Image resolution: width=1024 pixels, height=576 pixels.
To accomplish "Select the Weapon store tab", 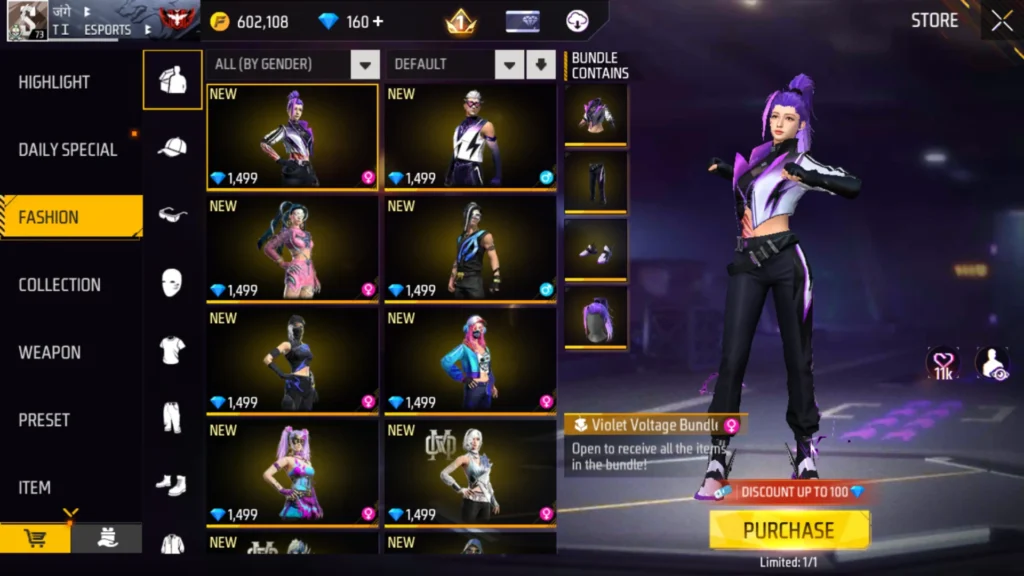I will [x=49, y=352].
